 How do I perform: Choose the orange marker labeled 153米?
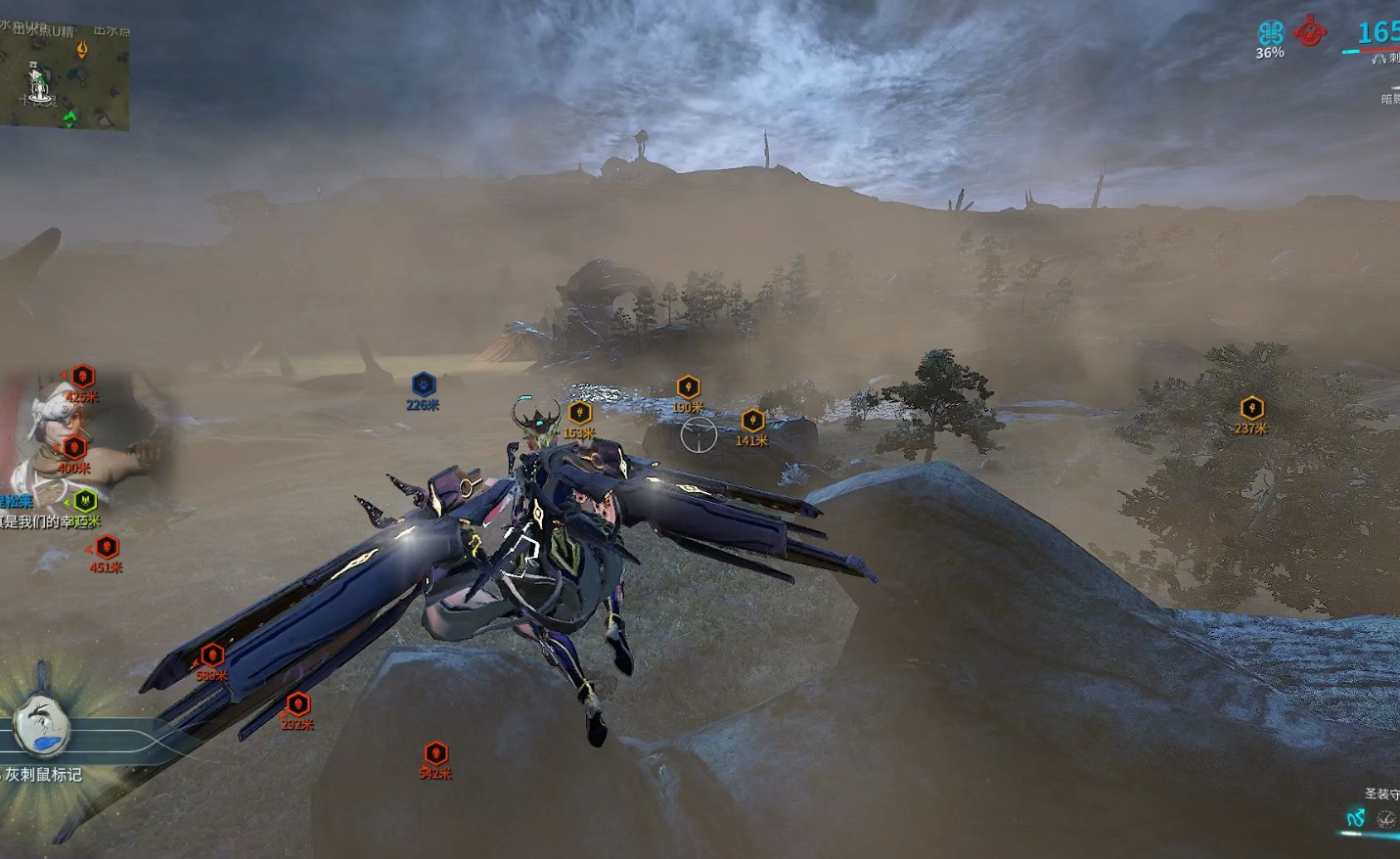[x=579, y=413]
